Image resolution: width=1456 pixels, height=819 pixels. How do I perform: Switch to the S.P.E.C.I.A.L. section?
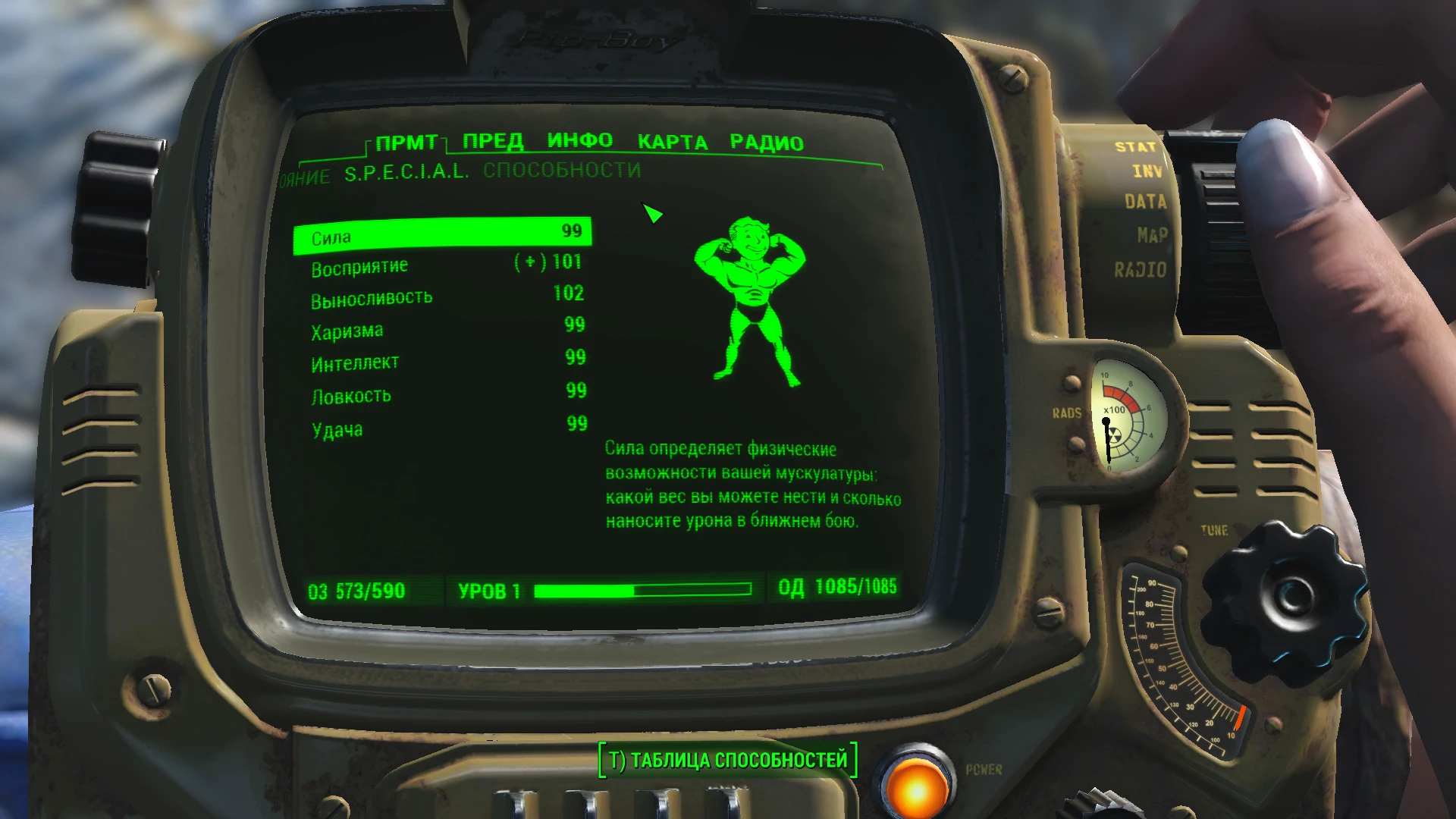[x=406, y=173]
